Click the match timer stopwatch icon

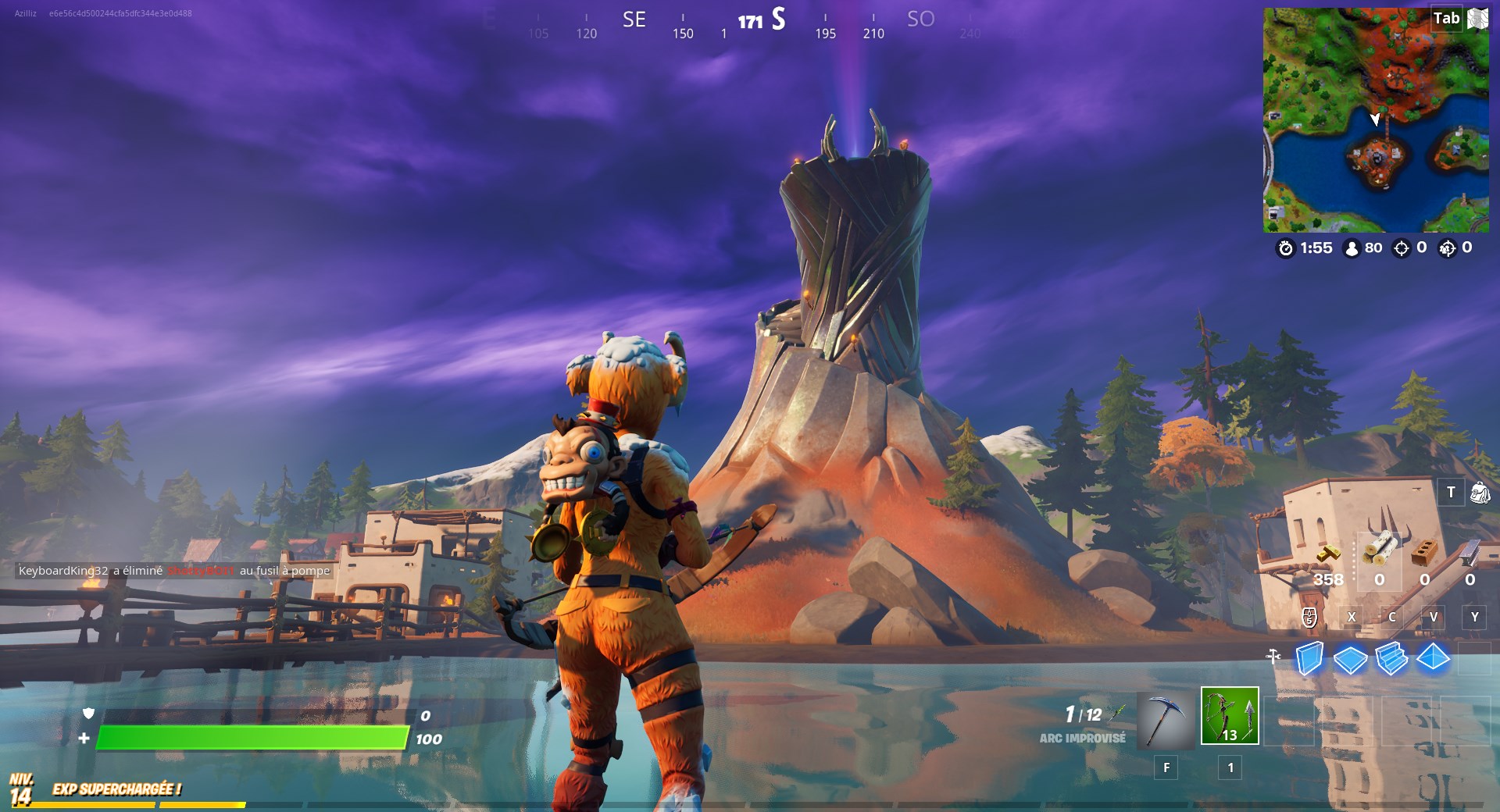click(x=1287, y=248)
